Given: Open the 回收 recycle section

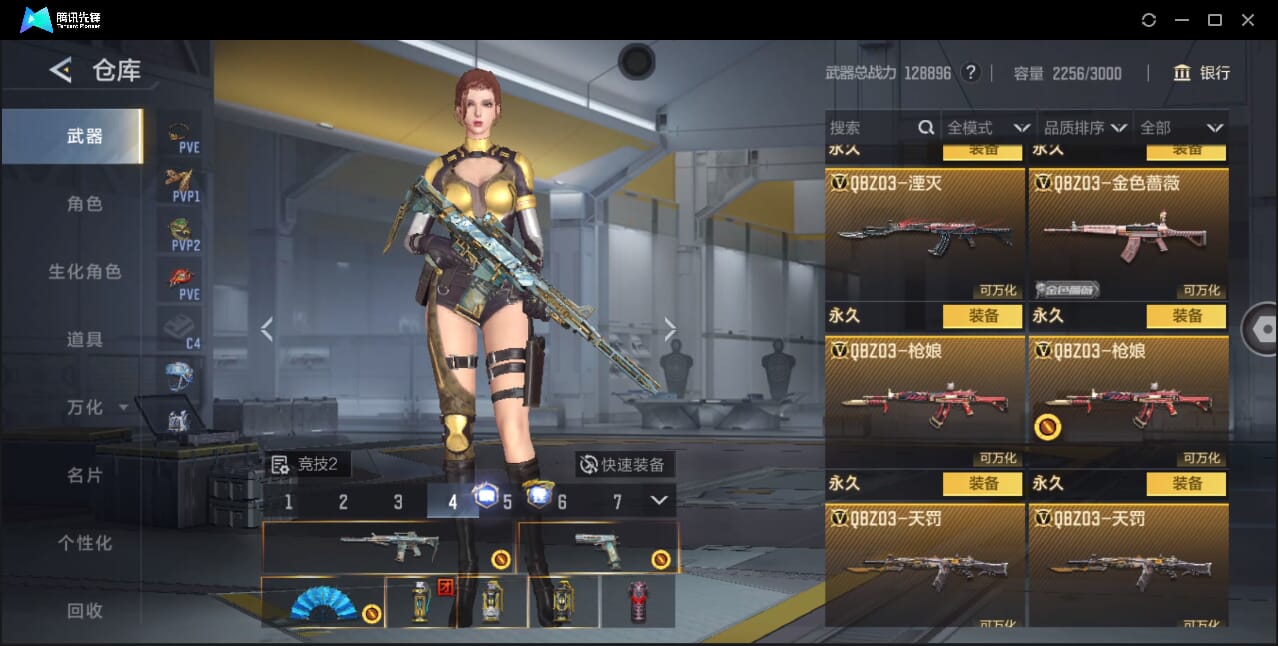Looking at the screenshot, I should 85,610.
